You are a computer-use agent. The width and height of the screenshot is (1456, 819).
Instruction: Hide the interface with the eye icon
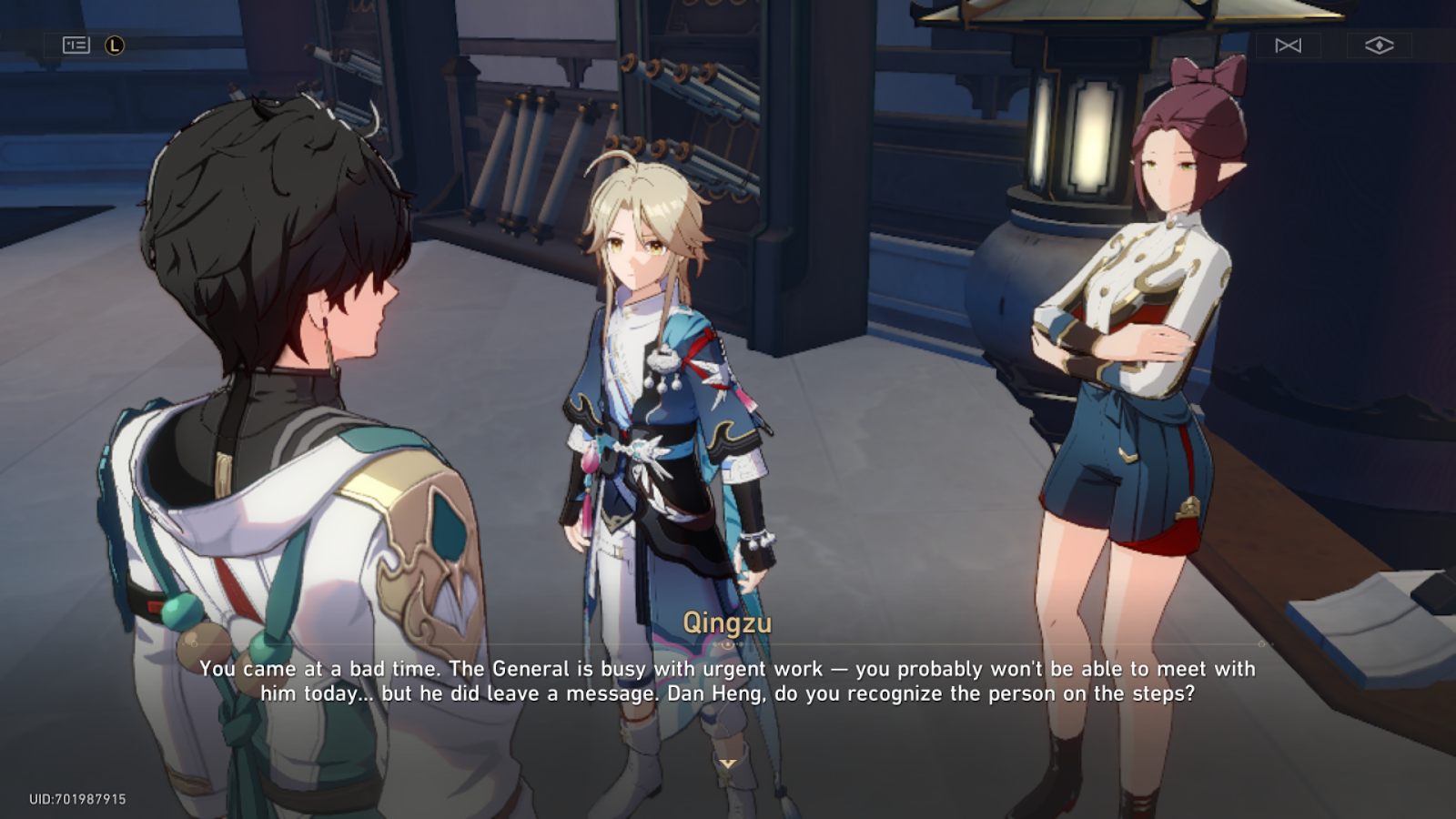tap(1379, 45)
